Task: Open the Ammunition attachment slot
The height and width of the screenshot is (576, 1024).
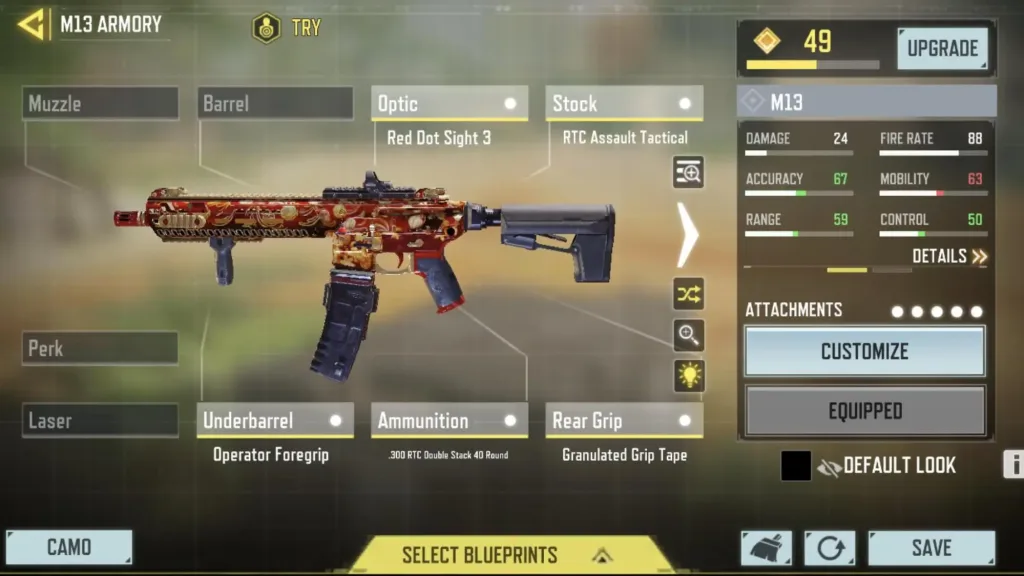Action: [x=449, y=421]
